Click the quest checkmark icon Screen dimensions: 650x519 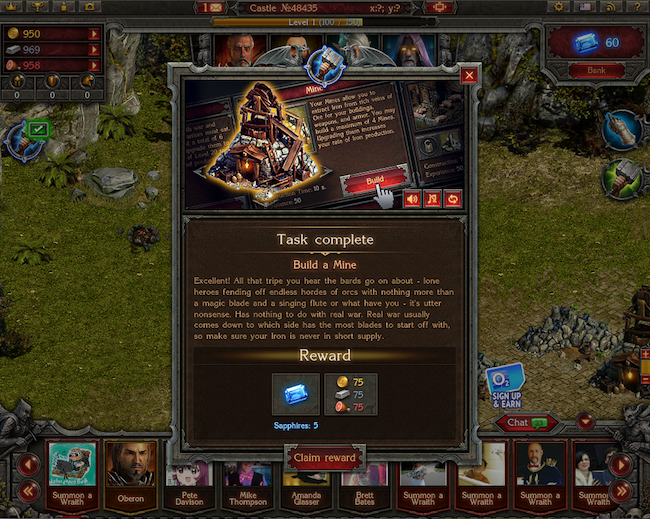pyautogui.click(x=38, y=128)
